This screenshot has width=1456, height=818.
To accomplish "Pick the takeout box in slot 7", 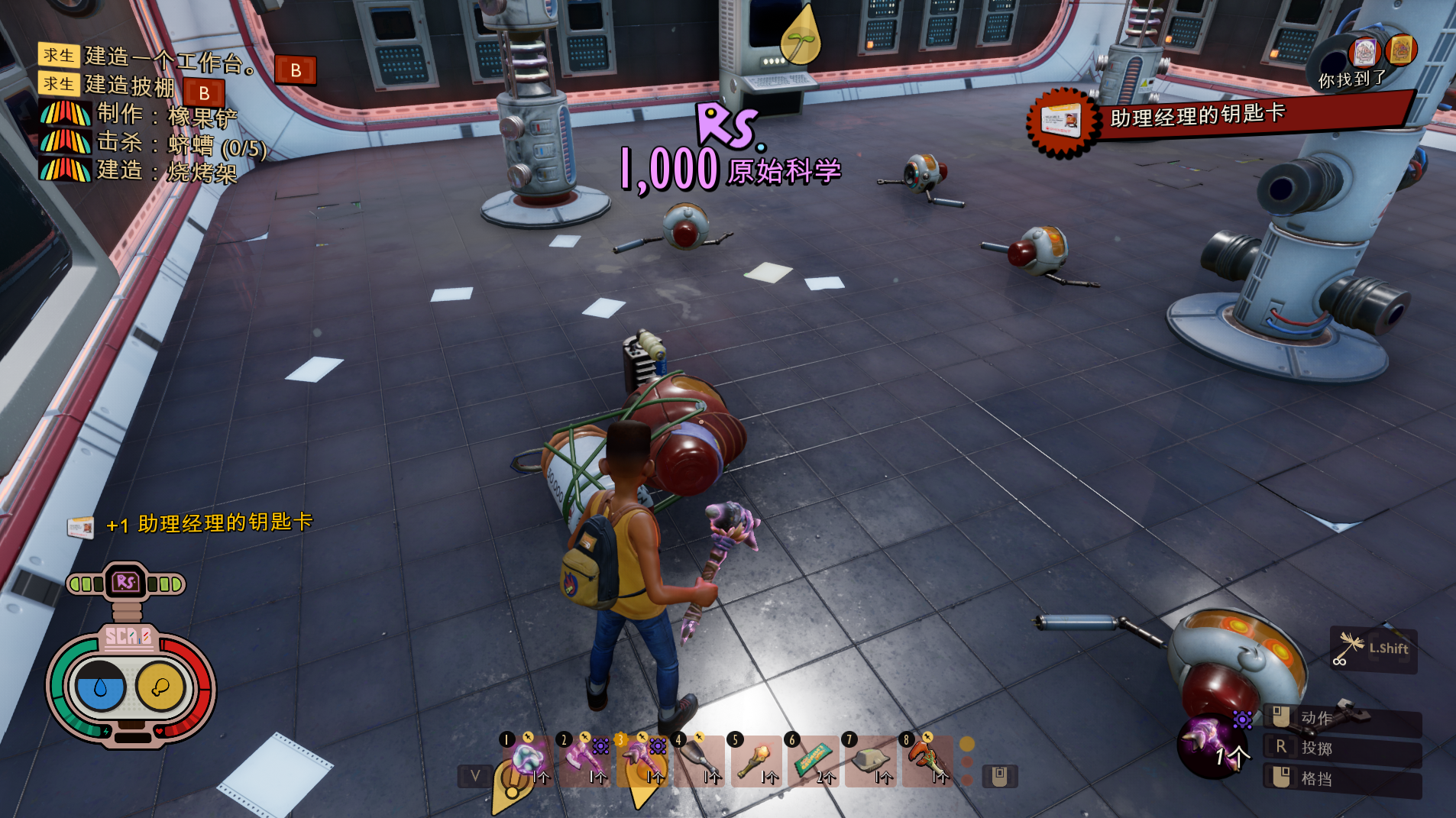I will (x=870, y=761).
